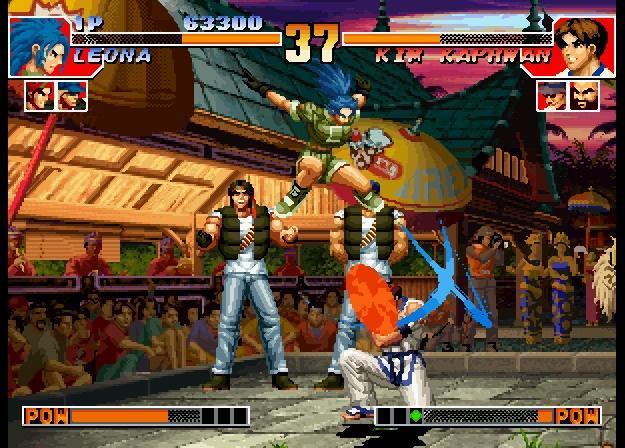Viewport: 625px width, 448px height.
Task: Click the small sunglasses-wearing teammate portrait
Action: [x=552, y=96]
